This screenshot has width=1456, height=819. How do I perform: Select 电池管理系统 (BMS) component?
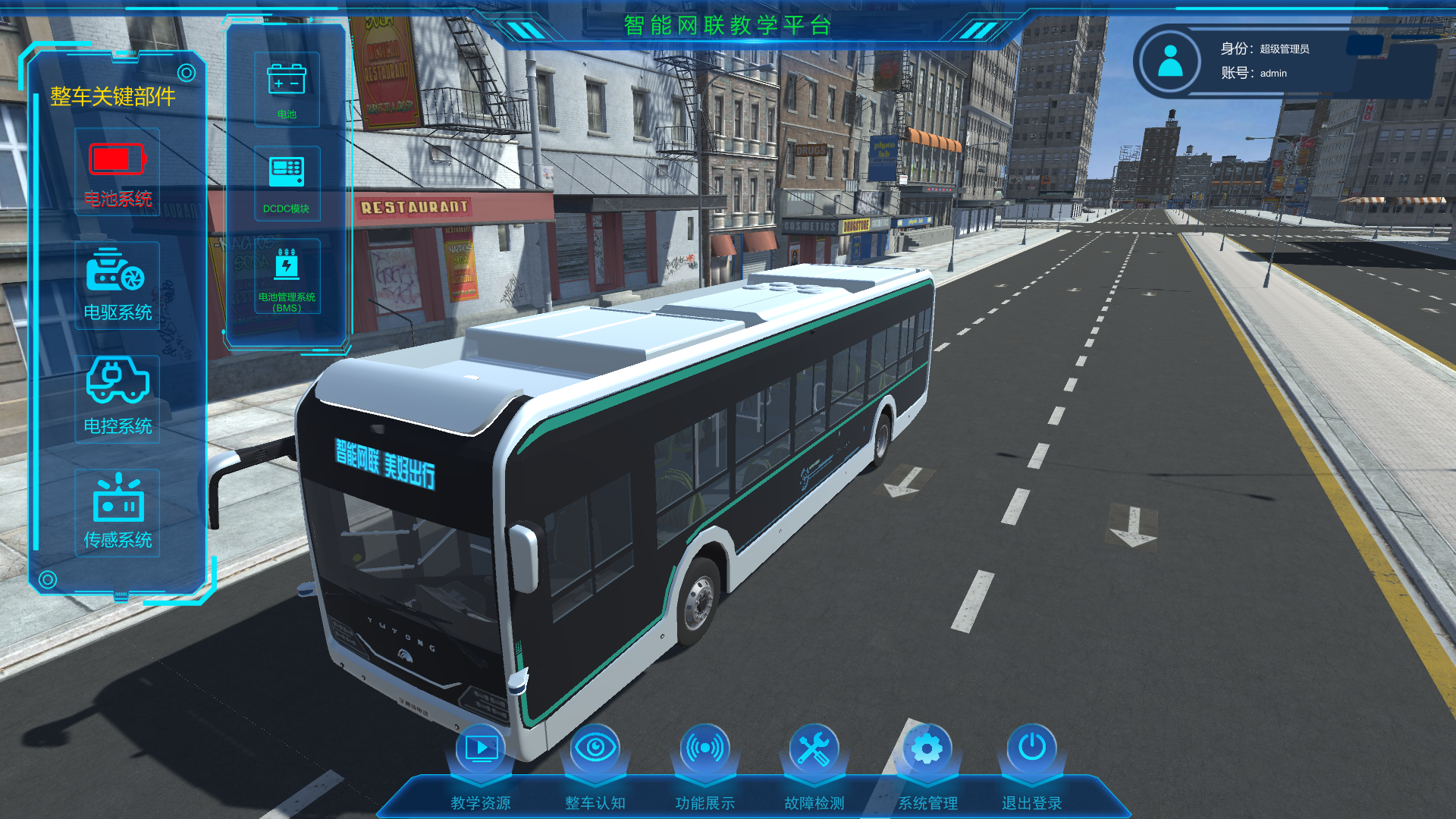pos(287,277)
